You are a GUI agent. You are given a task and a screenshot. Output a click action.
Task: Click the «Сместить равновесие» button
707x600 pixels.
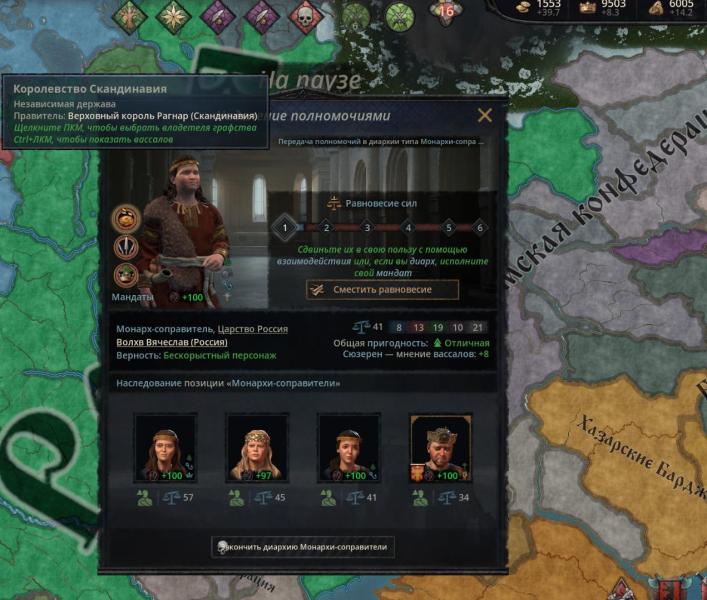pos(382,289)
